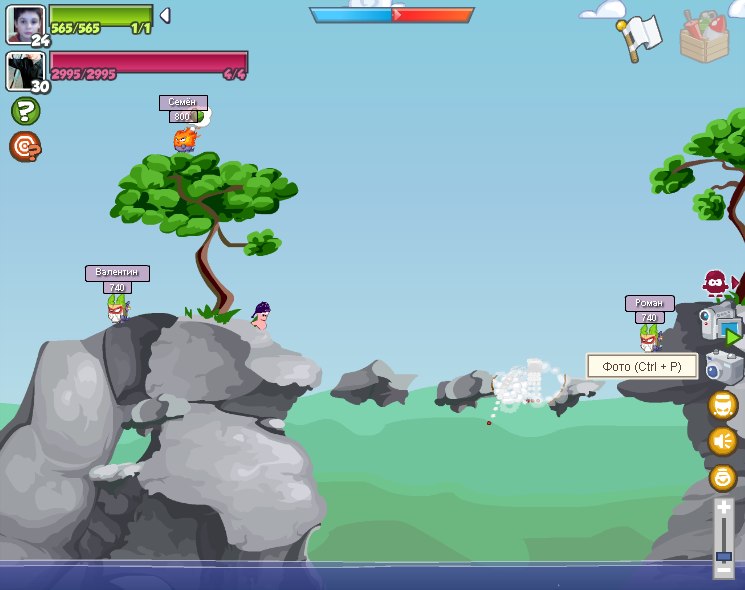Zoom out with the minus button
The height and width of the screenshot is (590, 745).
click(x=724, y=571)
